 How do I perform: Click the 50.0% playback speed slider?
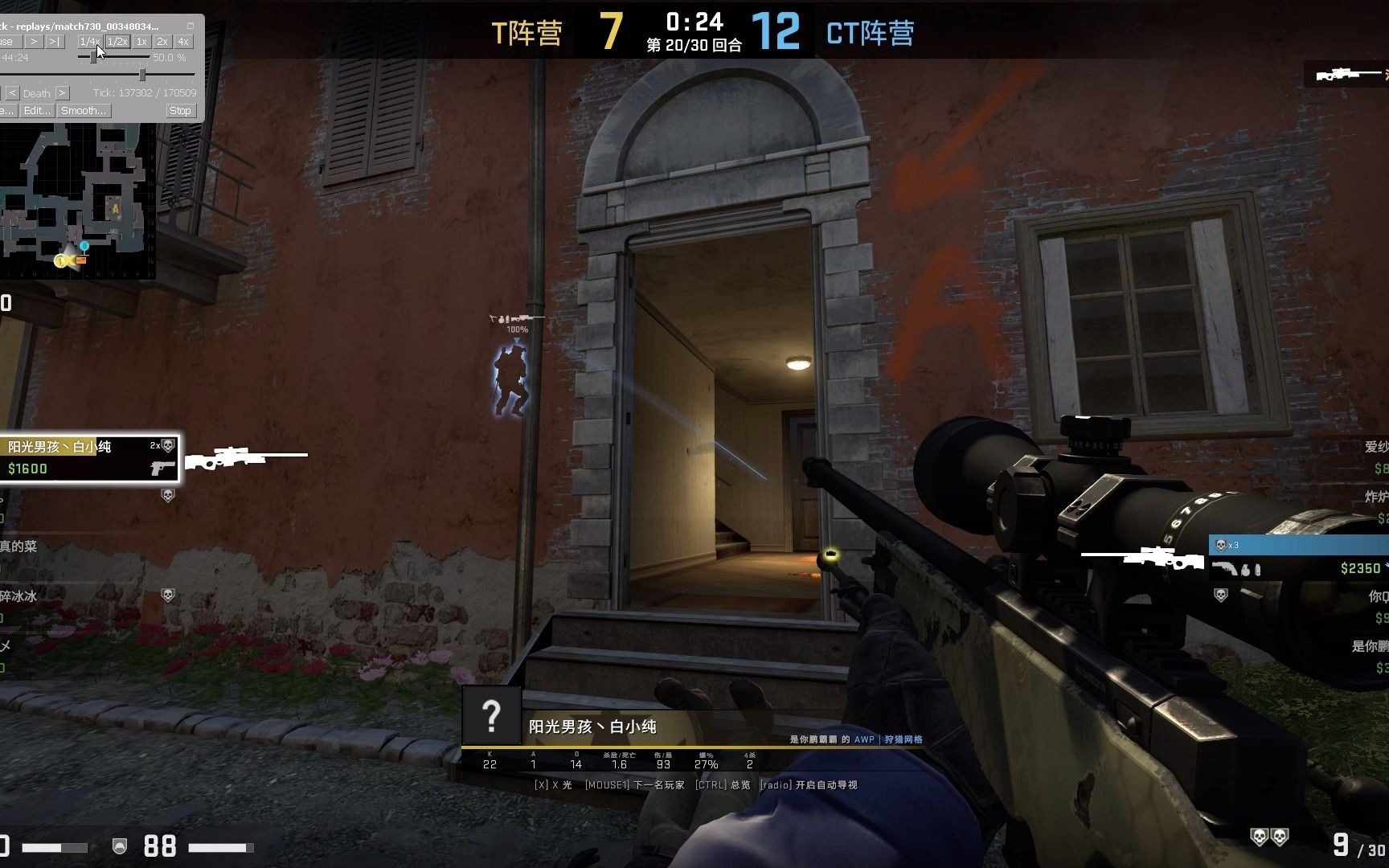(x=93, y=58)
